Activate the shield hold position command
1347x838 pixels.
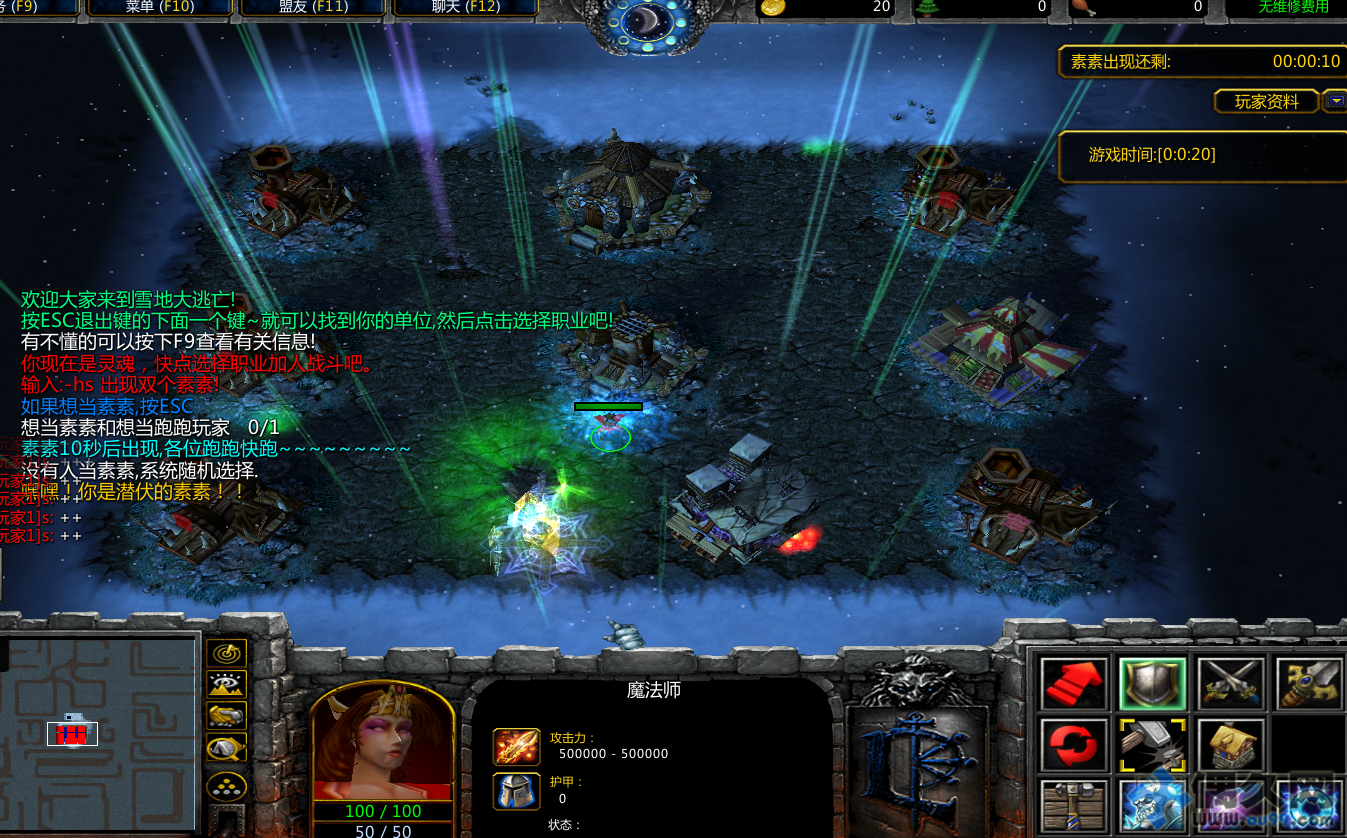click(x=1152, y=684)
